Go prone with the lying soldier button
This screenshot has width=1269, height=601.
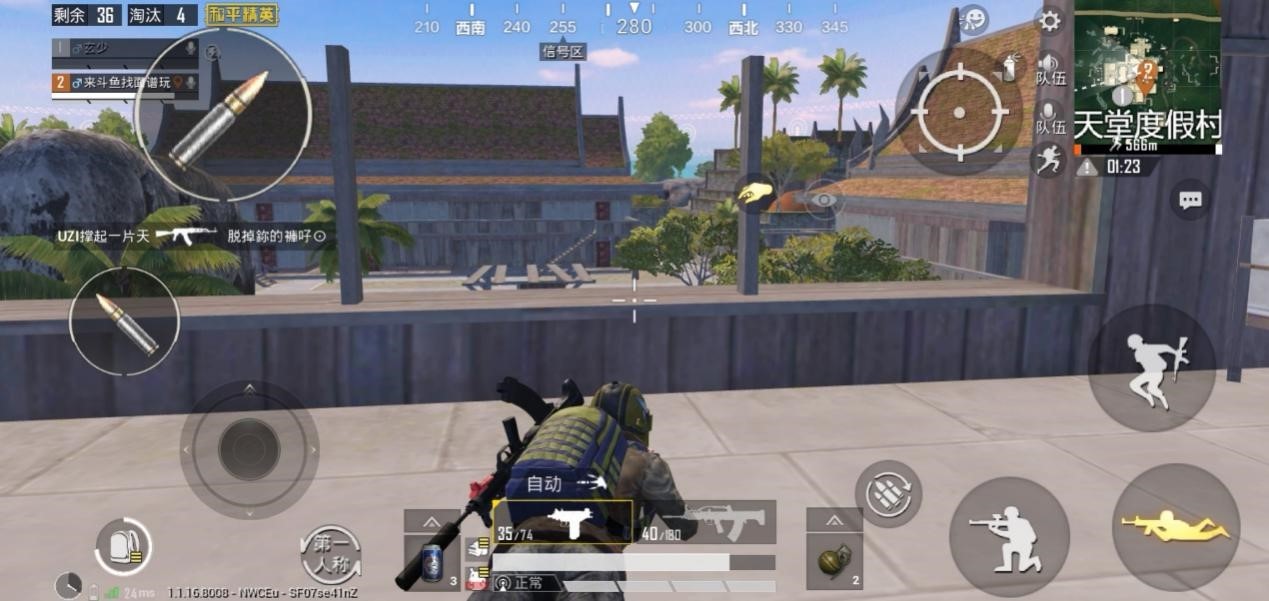(x=1175, y=527)
